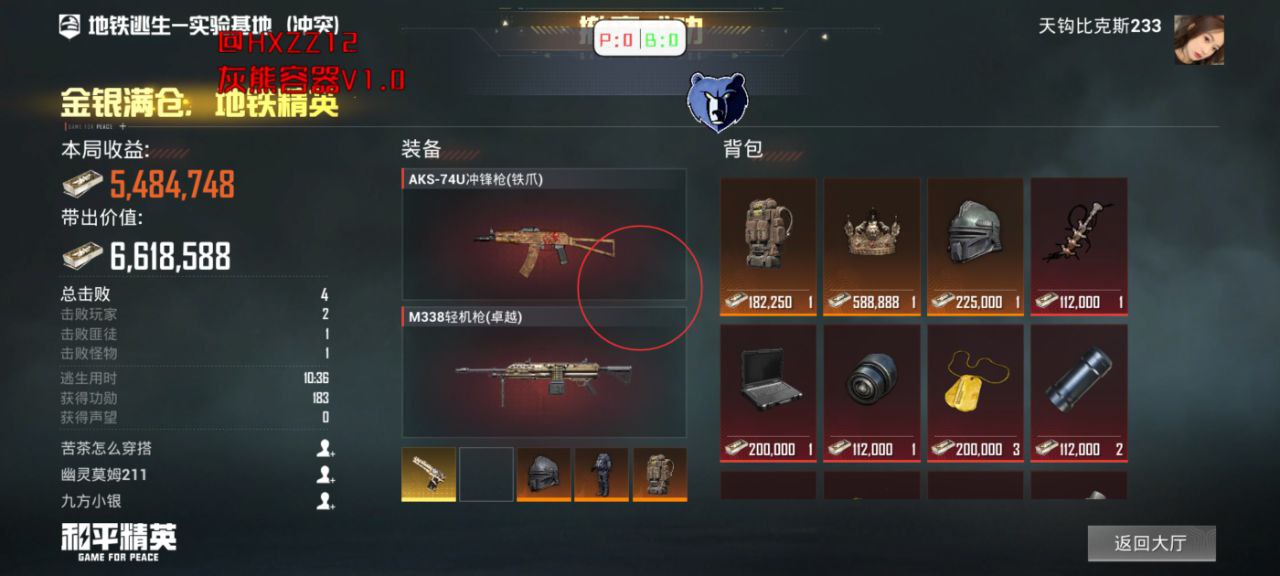1280x576 pixels.
Task: Select the laptop item in the backpack
Action: click(x=768, y=391)
